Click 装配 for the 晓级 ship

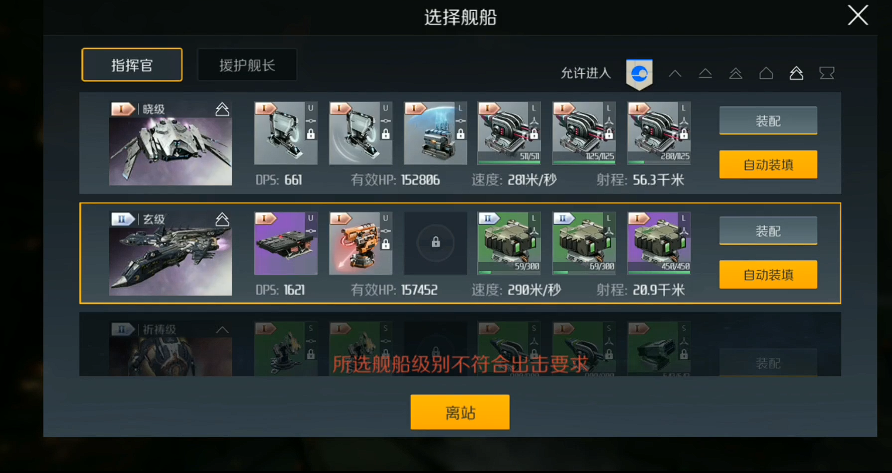[x=768, y=121]
